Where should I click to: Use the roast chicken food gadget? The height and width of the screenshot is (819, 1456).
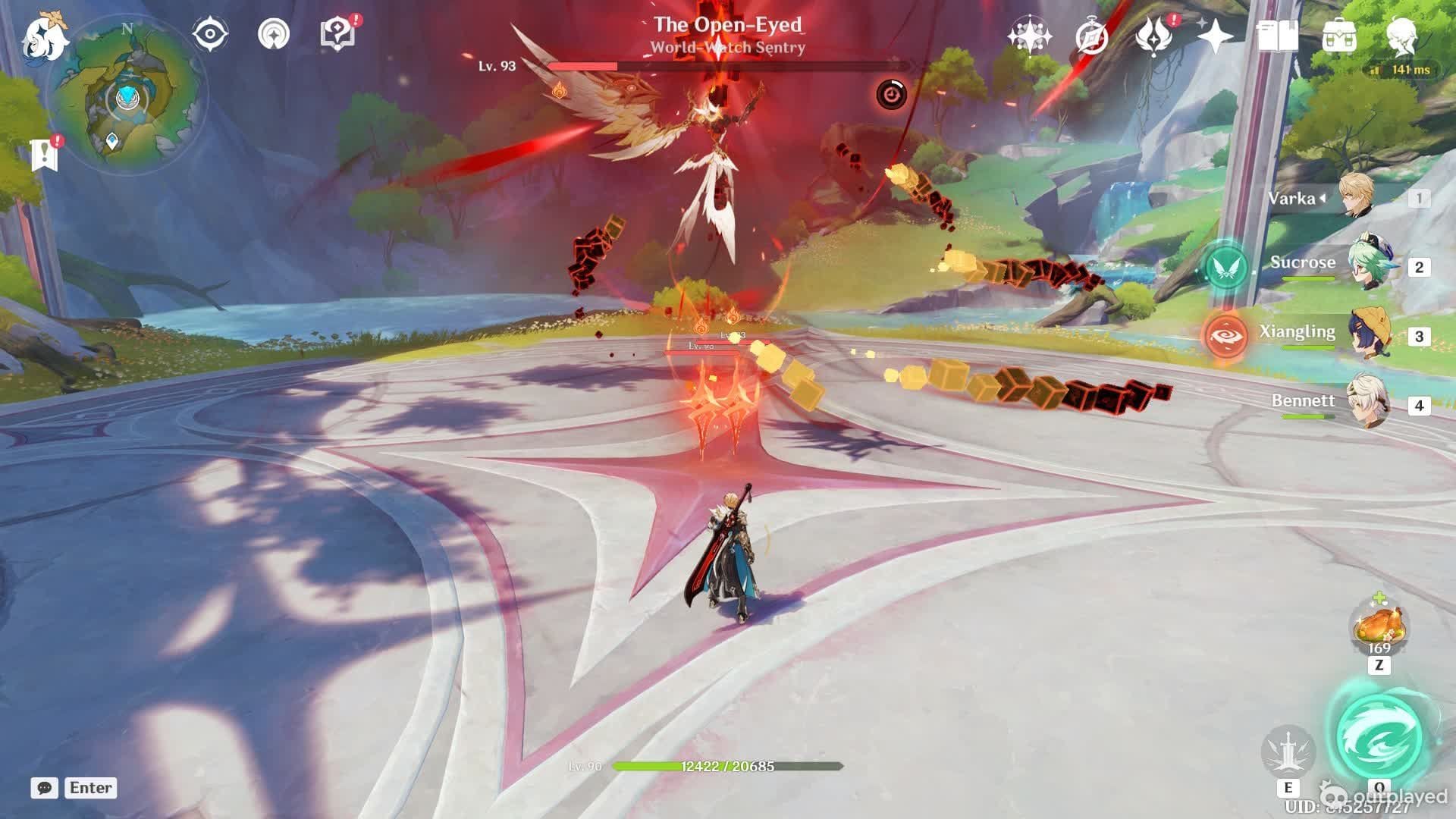[1379, 626]
